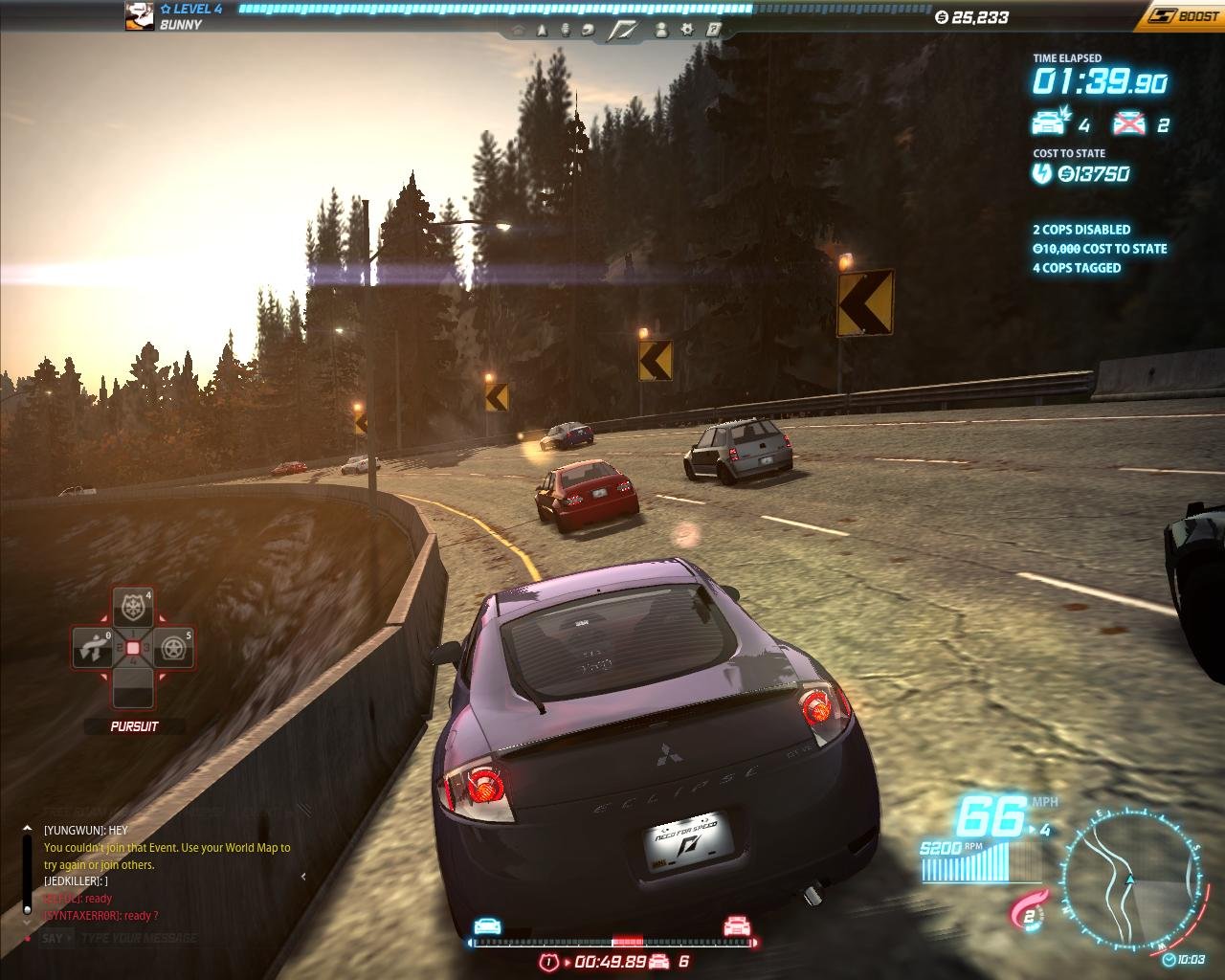Screen dimensions: 1225x980
Task: Collapse chat panel with the side arrow
Action: (x=304, y=876)
